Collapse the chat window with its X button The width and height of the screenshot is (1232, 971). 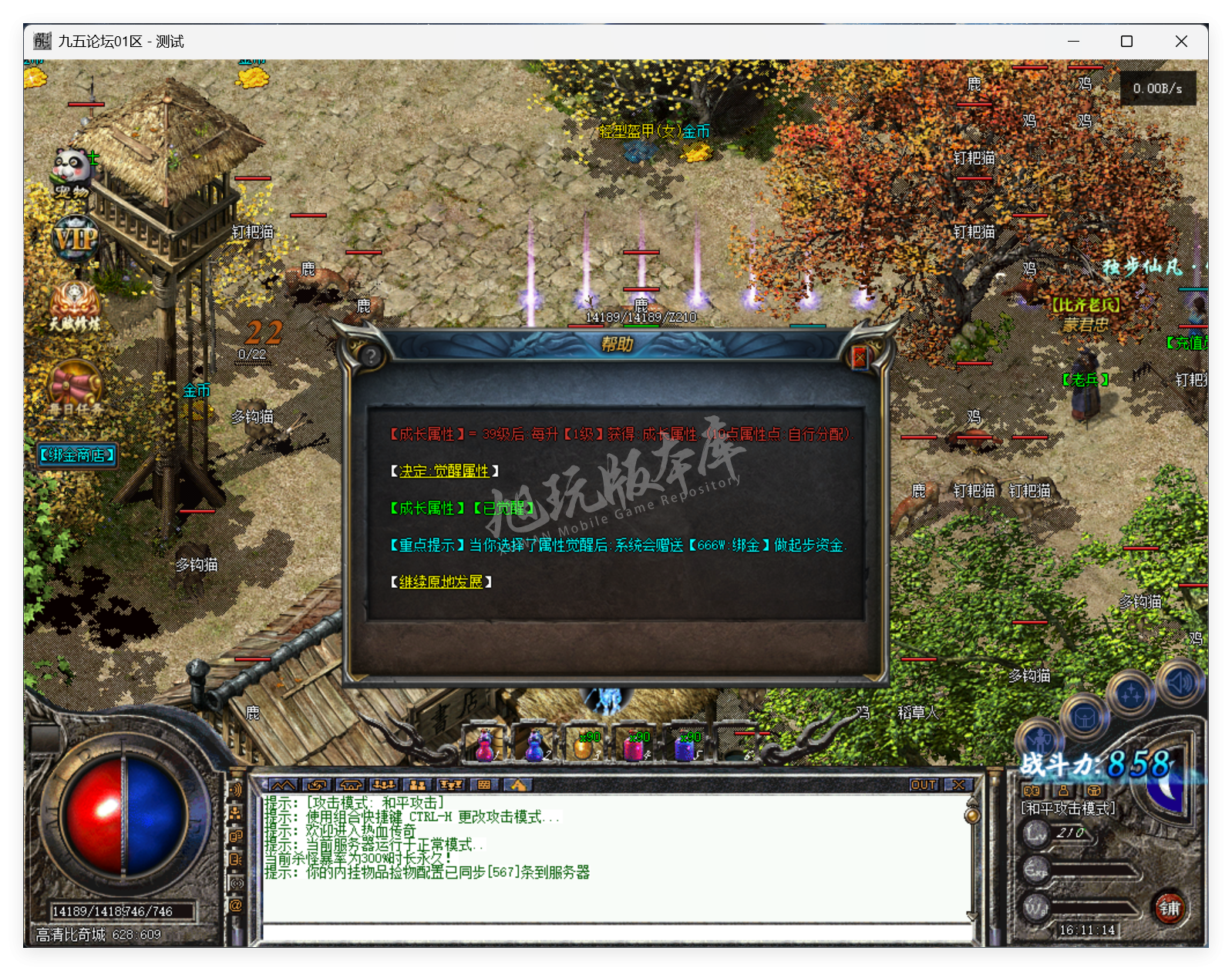tap(958, 784)
